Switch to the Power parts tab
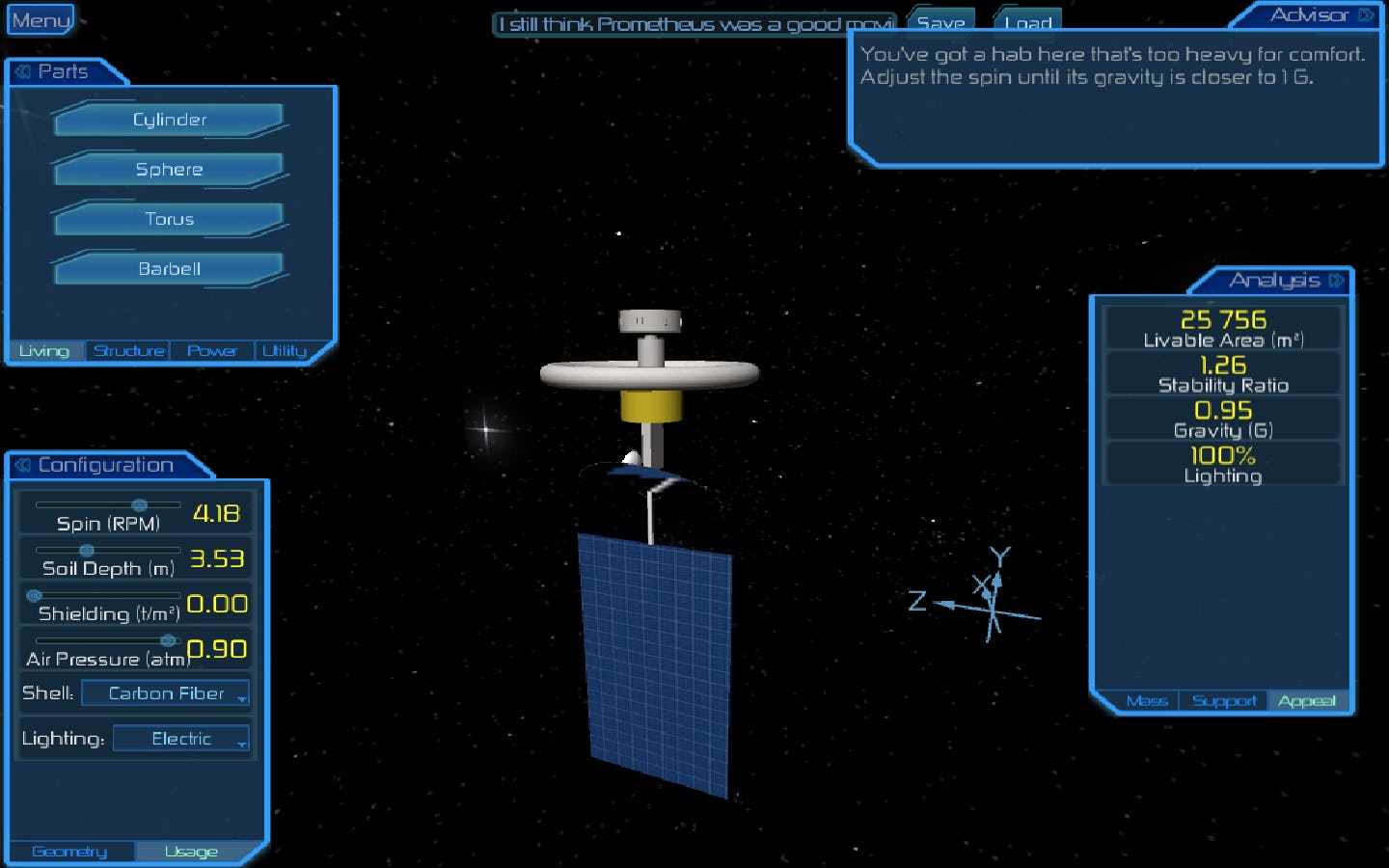1389x868 pixels. click(x=212, y=350)
